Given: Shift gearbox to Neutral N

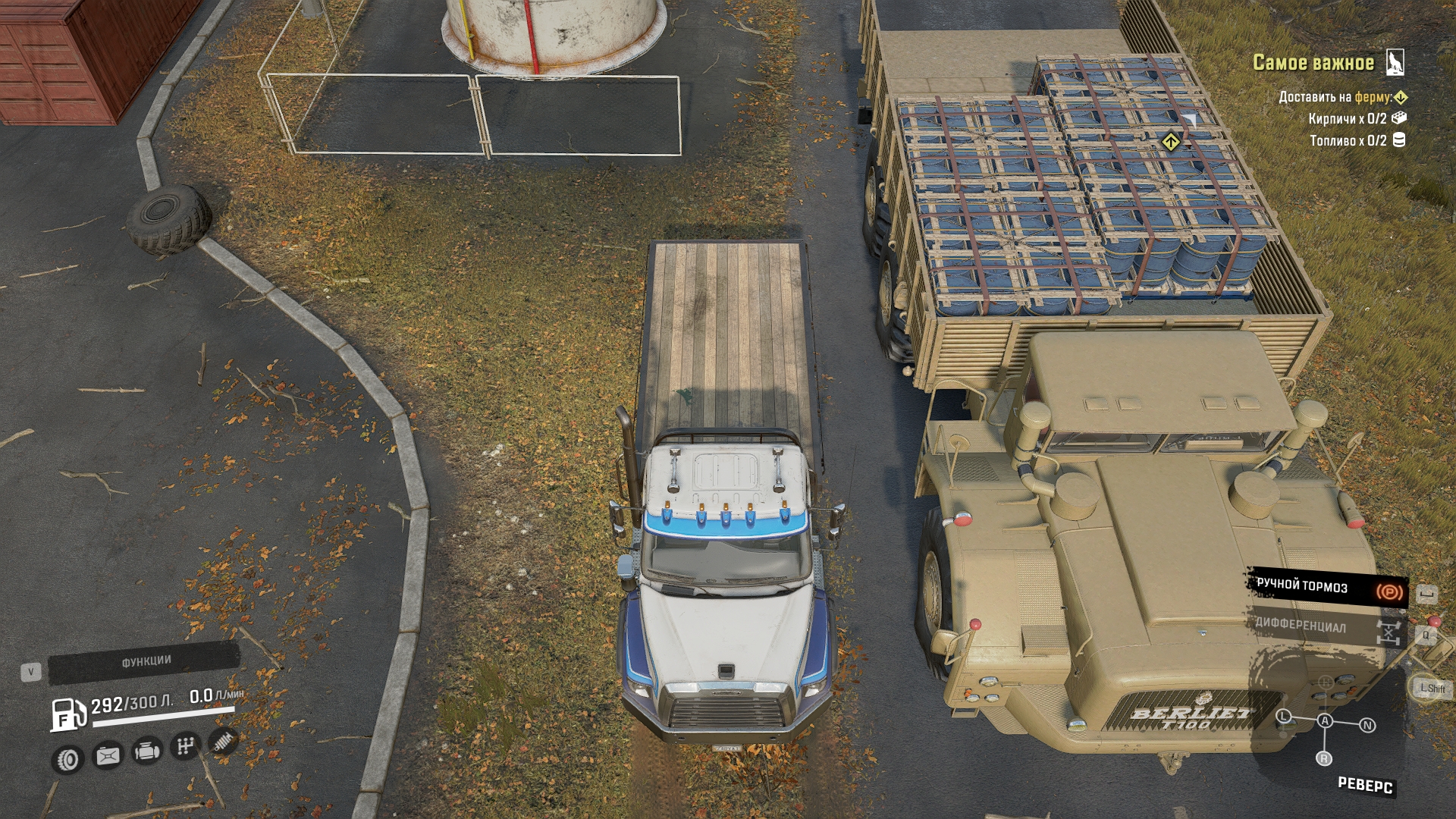Looking at the screenshot, I should [x=1367, y=726].
